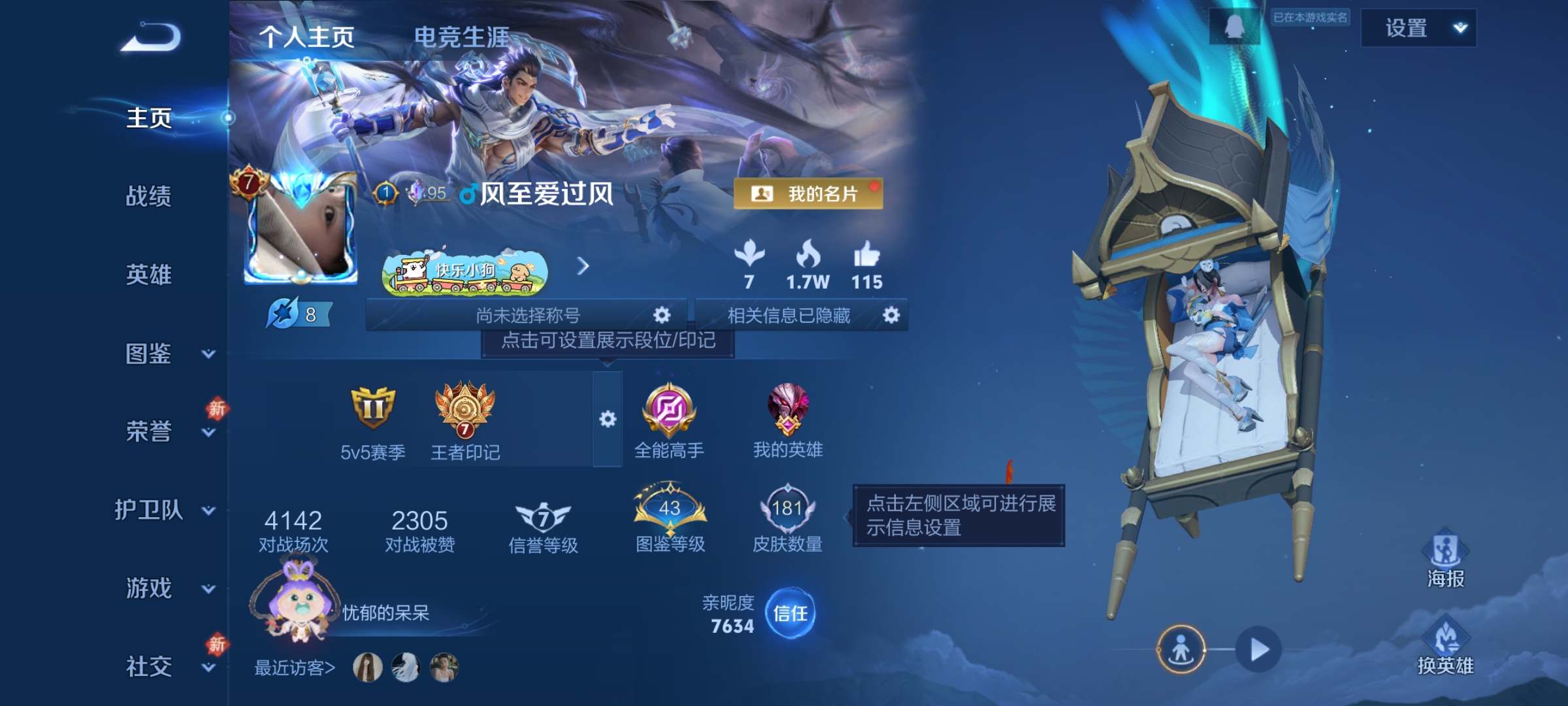1568x706 pixels.
Task: Open the QQ message notification icon
Action: coord(1235,27)
